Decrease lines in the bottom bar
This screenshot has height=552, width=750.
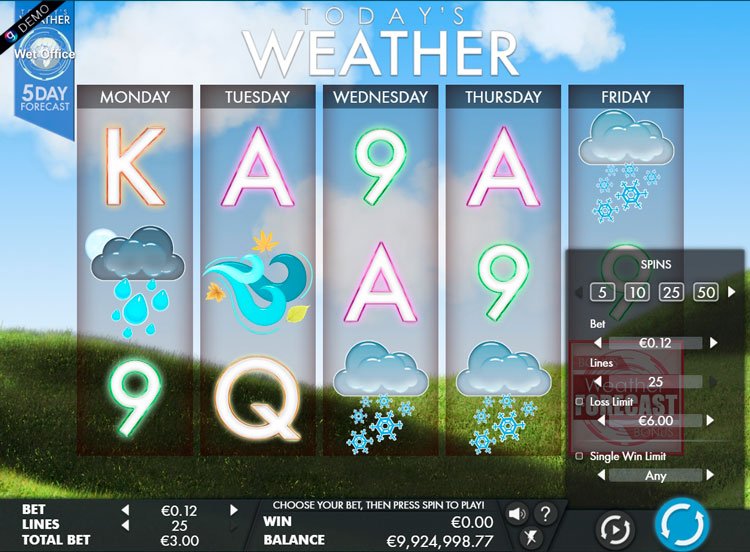click(126, 524)
